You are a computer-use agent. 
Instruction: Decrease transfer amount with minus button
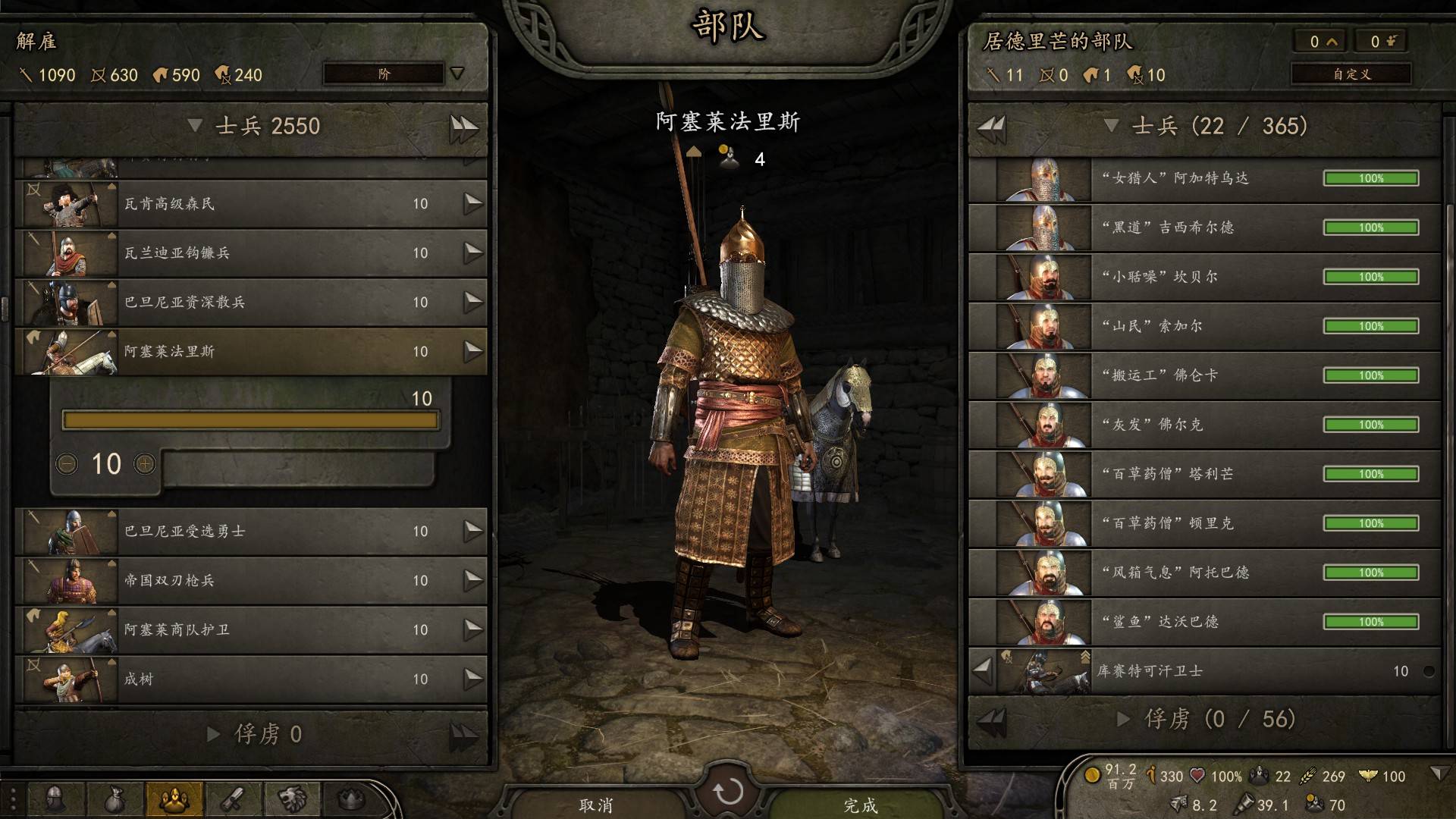point(67,463)
